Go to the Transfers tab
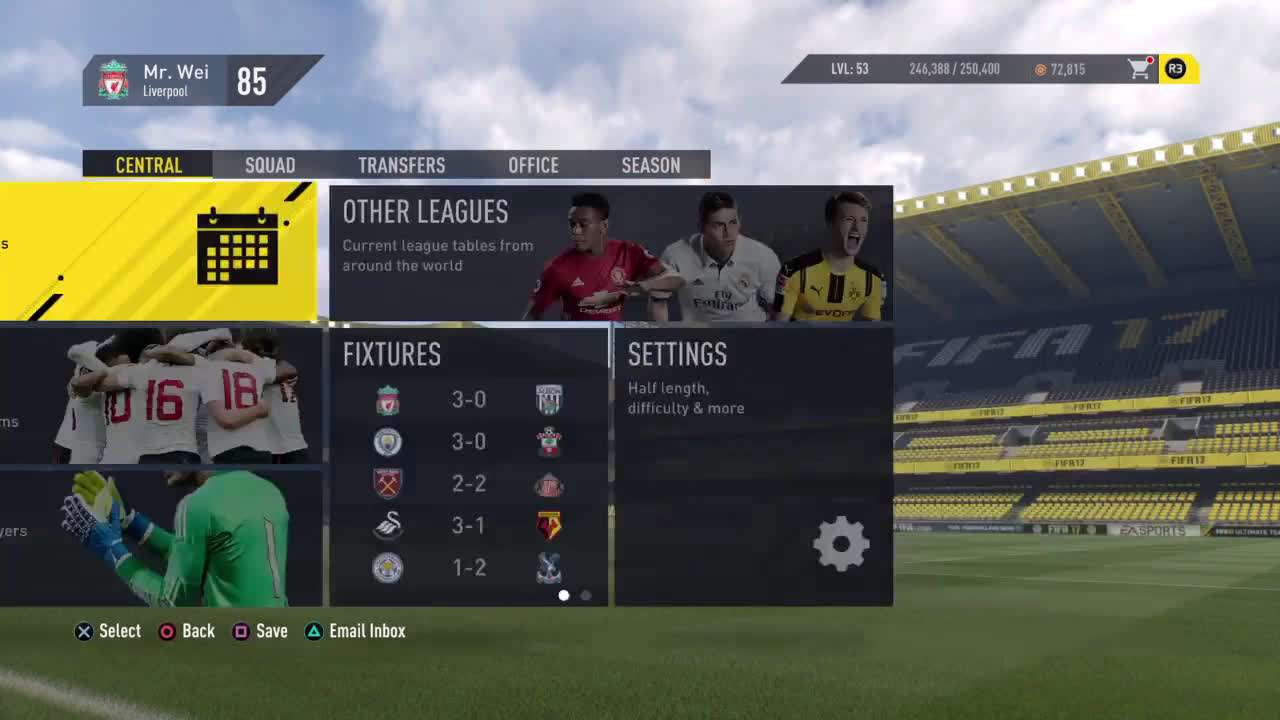This screenshot has height=720, width=1280. point(401,165)
